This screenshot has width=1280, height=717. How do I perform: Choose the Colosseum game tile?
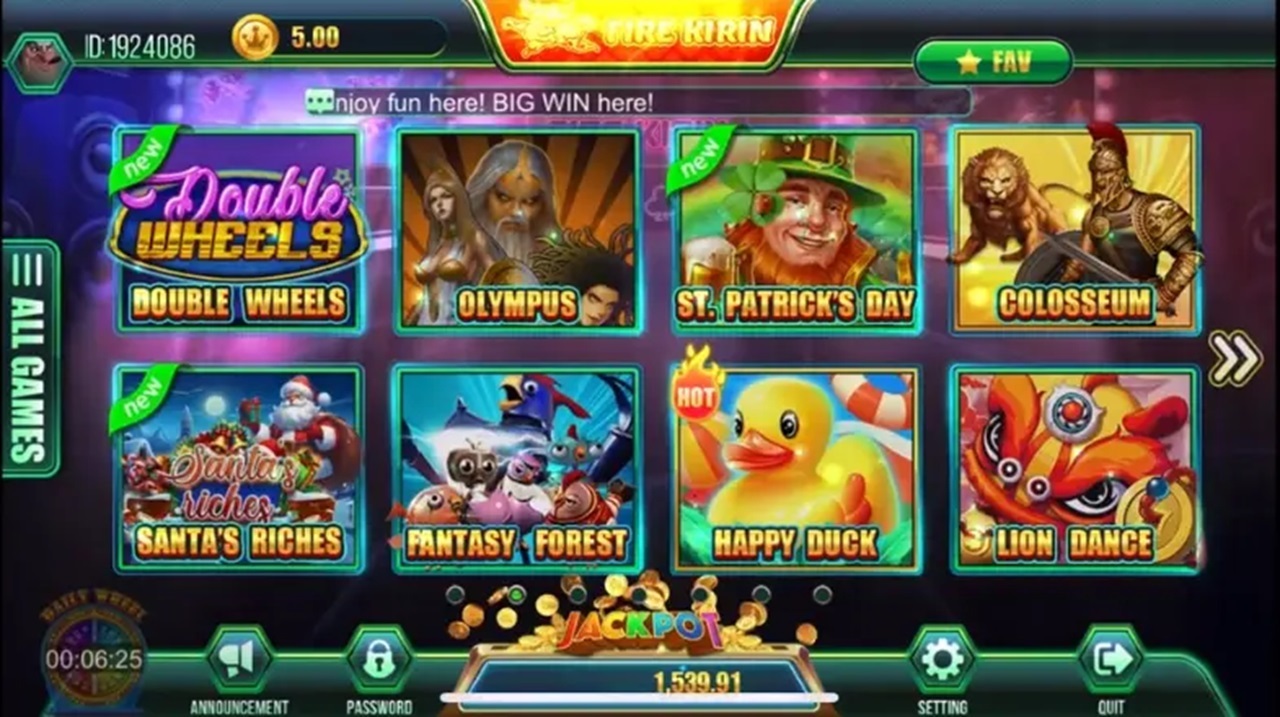pos(1075,230)
